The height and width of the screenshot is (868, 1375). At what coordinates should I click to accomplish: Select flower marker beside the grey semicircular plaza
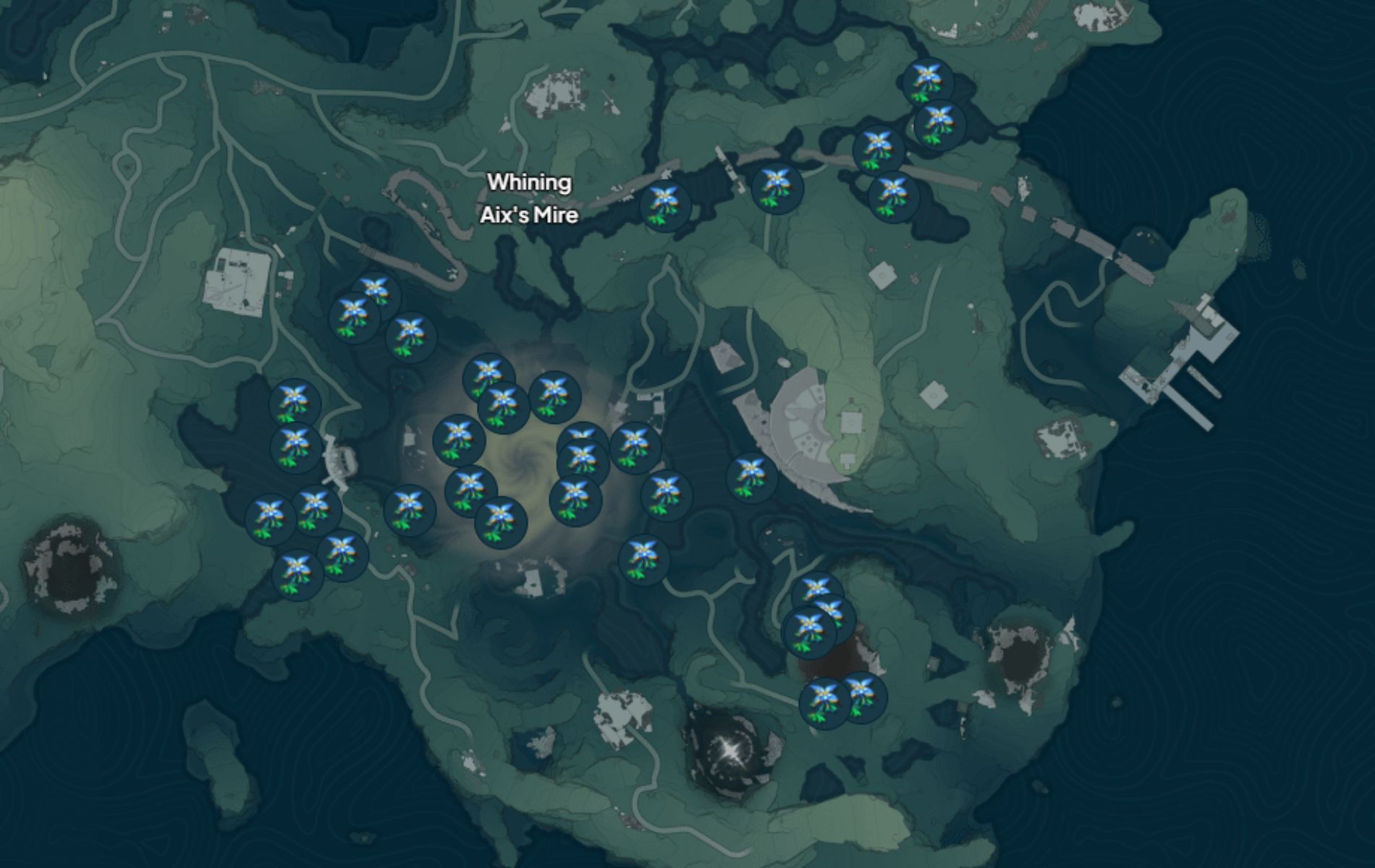pos(751,477)
